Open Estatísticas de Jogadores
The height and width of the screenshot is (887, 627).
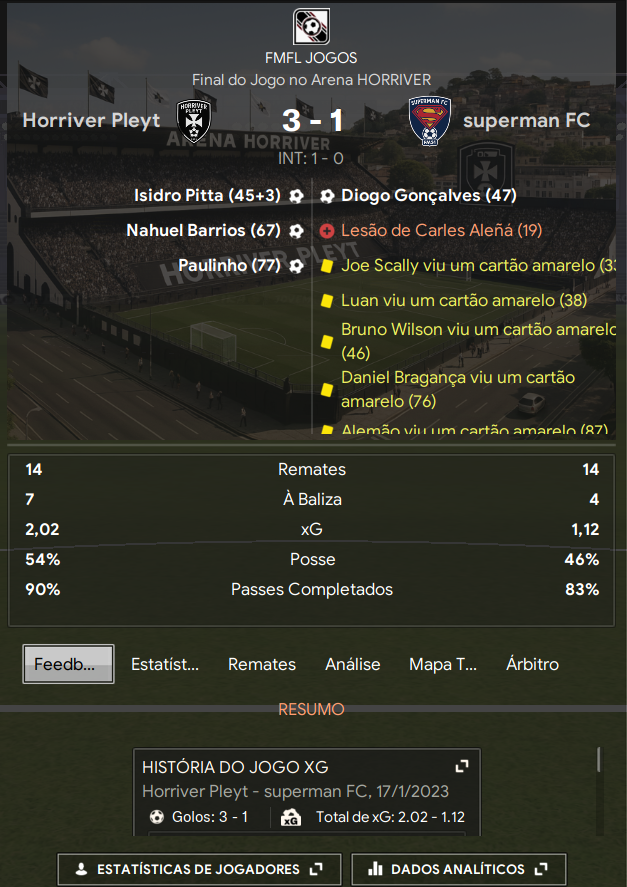pyautogui.click(x=199, y=869)
